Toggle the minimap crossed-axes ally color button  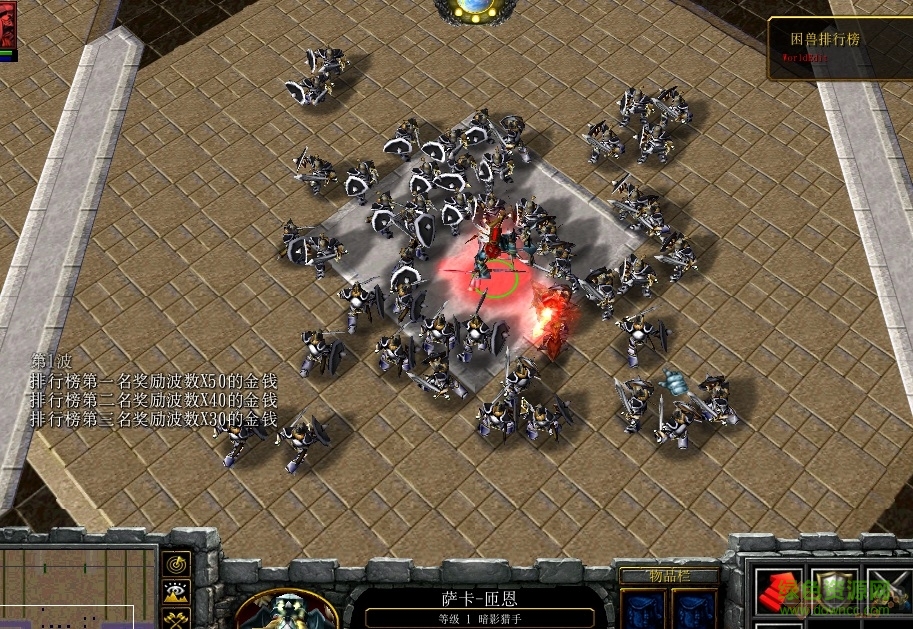coord(177,618)
